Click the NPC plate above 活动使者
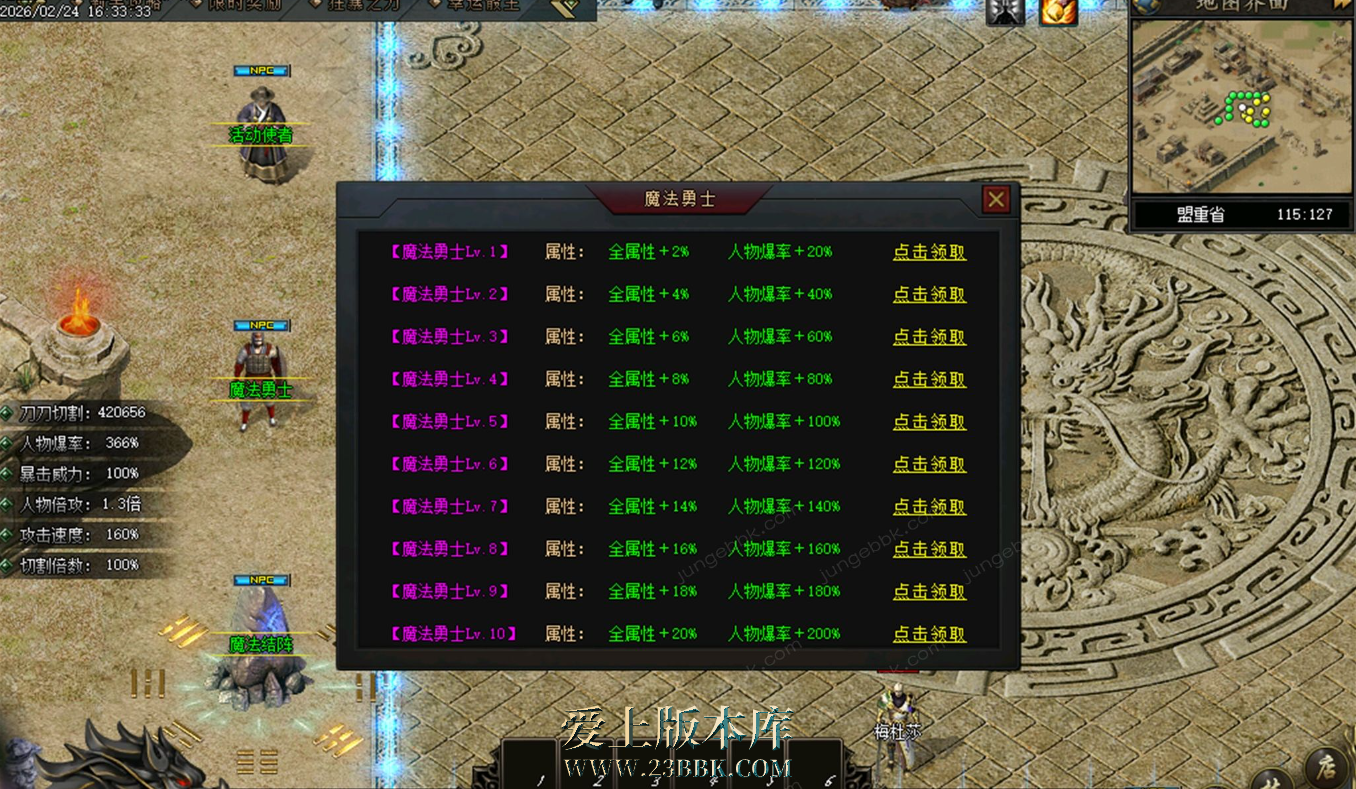The height and width of the screenshot is (789, 1356). point(259,70)
